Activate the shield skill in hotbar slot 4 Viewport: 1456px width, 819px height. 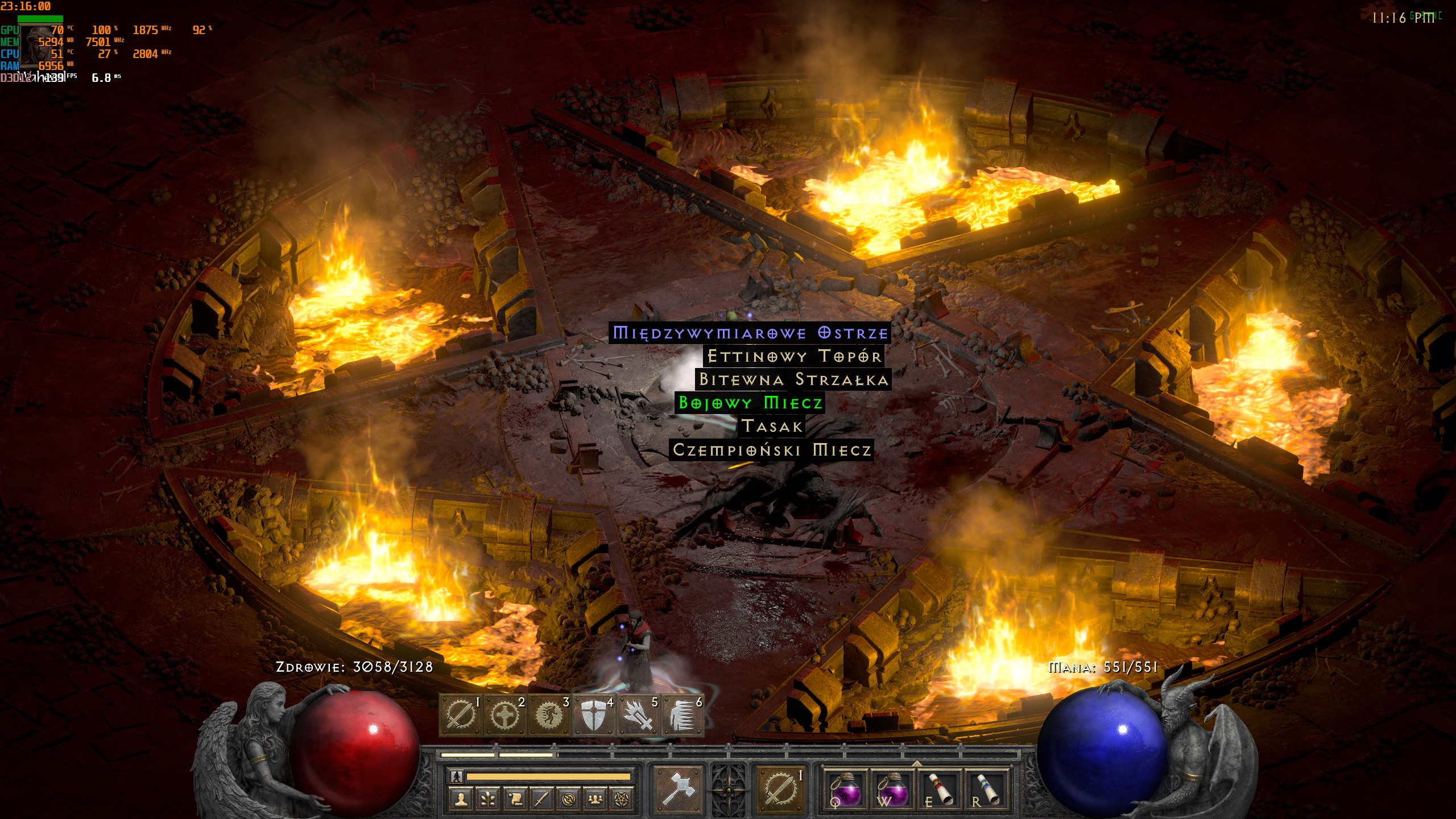pyautogui.click(x=593, y=715)
